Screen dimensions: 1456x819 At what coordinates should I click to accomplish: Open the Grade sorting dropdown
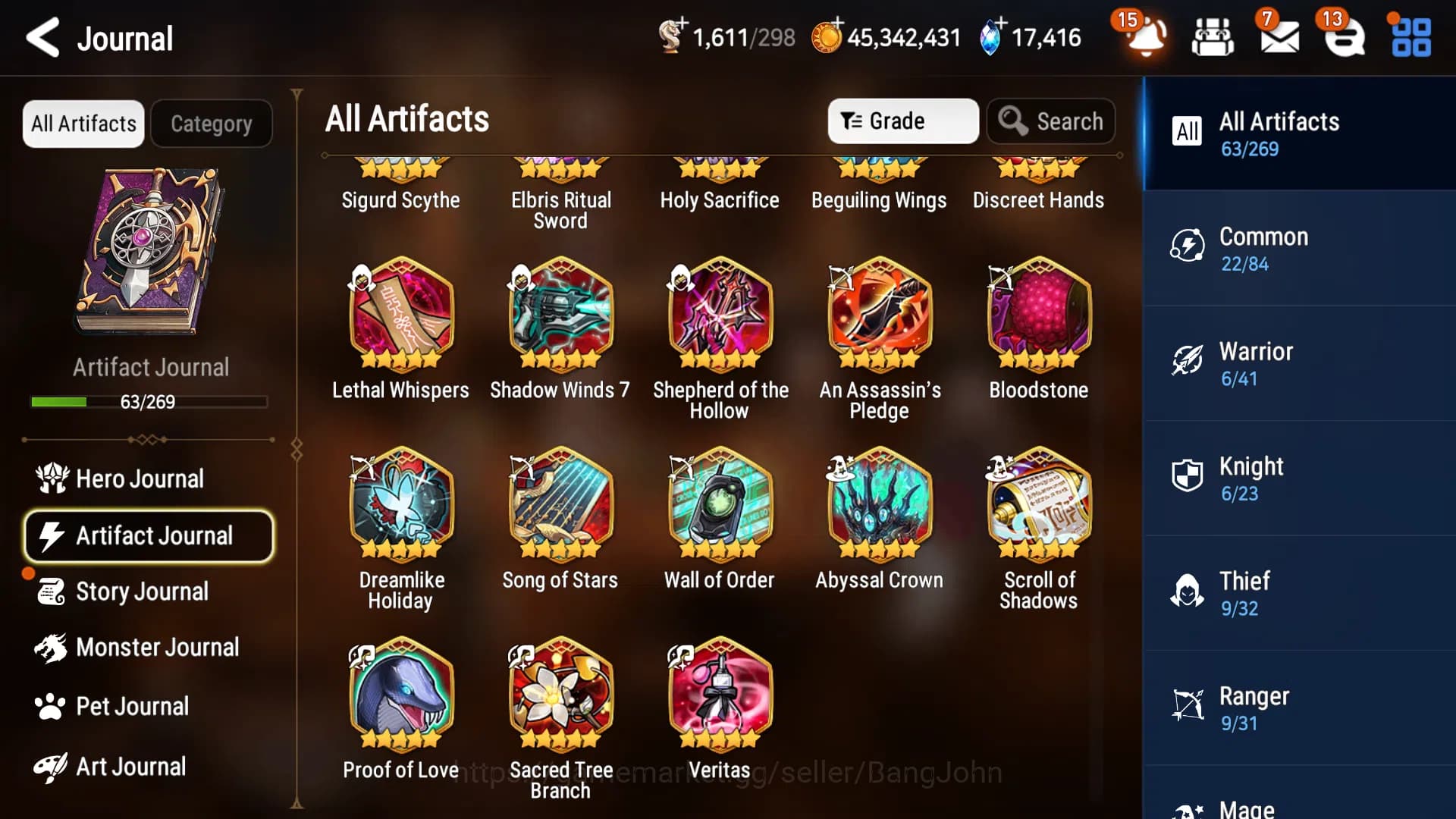pos(902,121)
